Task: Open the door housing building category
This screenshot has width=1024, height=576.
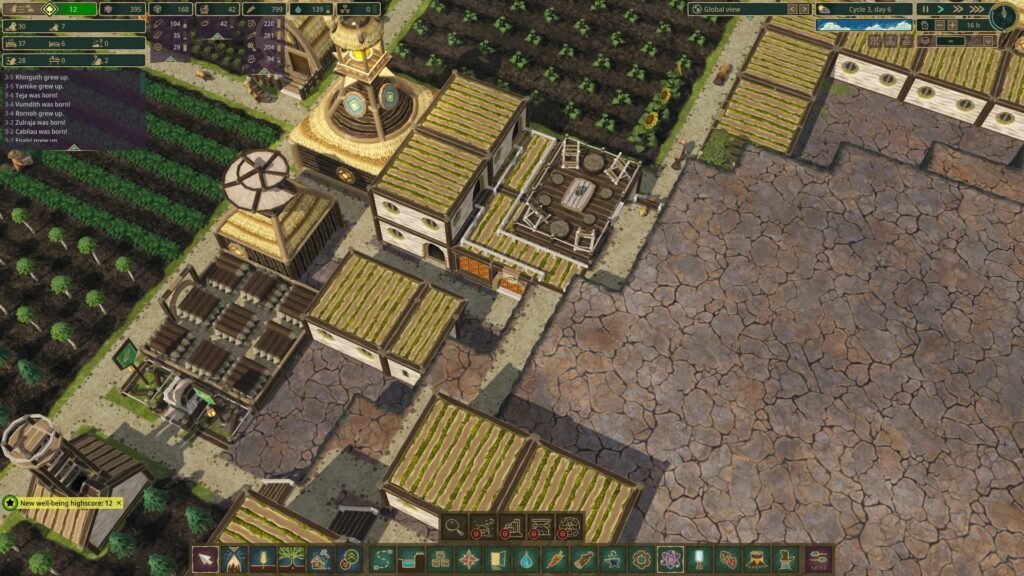Action: (x=498, y=559)
